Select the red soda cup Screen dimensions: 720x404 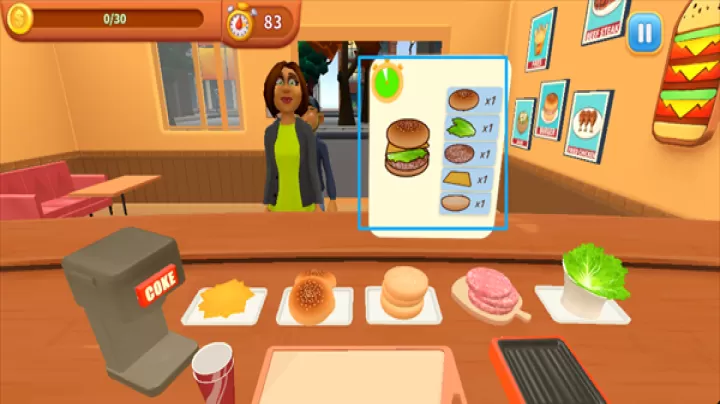point(212,374)
